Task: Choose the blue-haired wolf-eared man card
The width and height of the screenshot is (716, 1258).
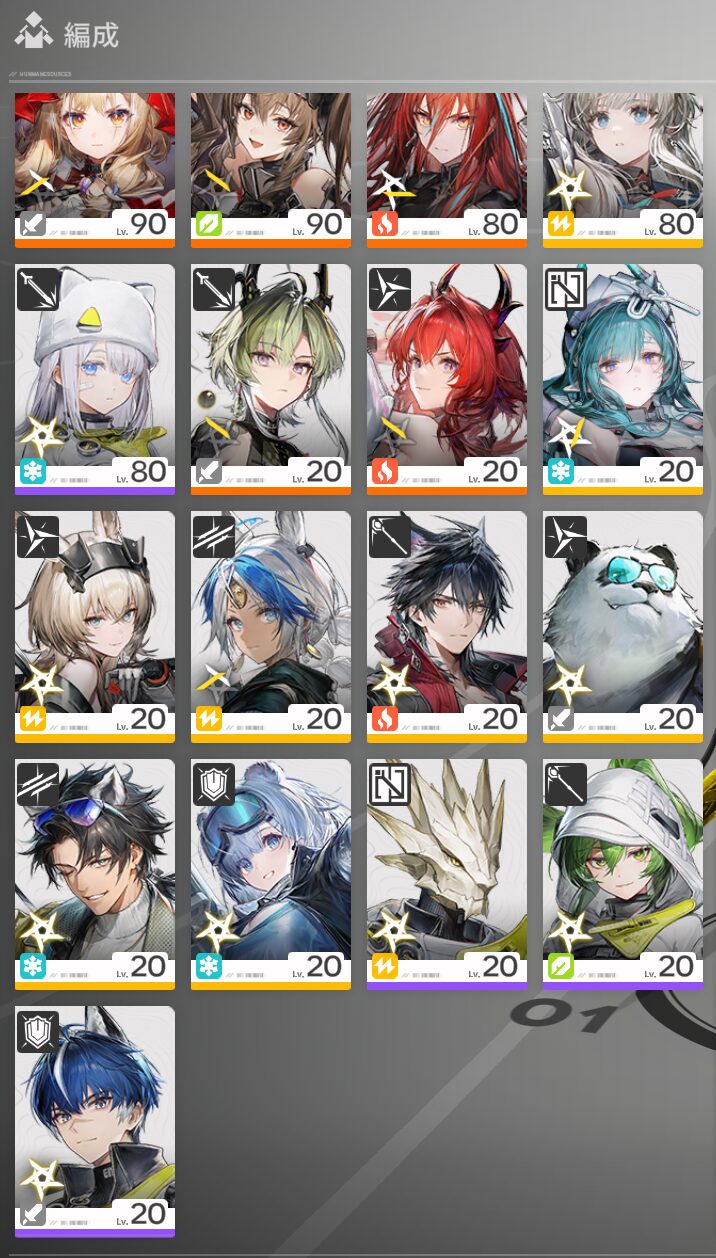Action: click(x=95, y=1118)
